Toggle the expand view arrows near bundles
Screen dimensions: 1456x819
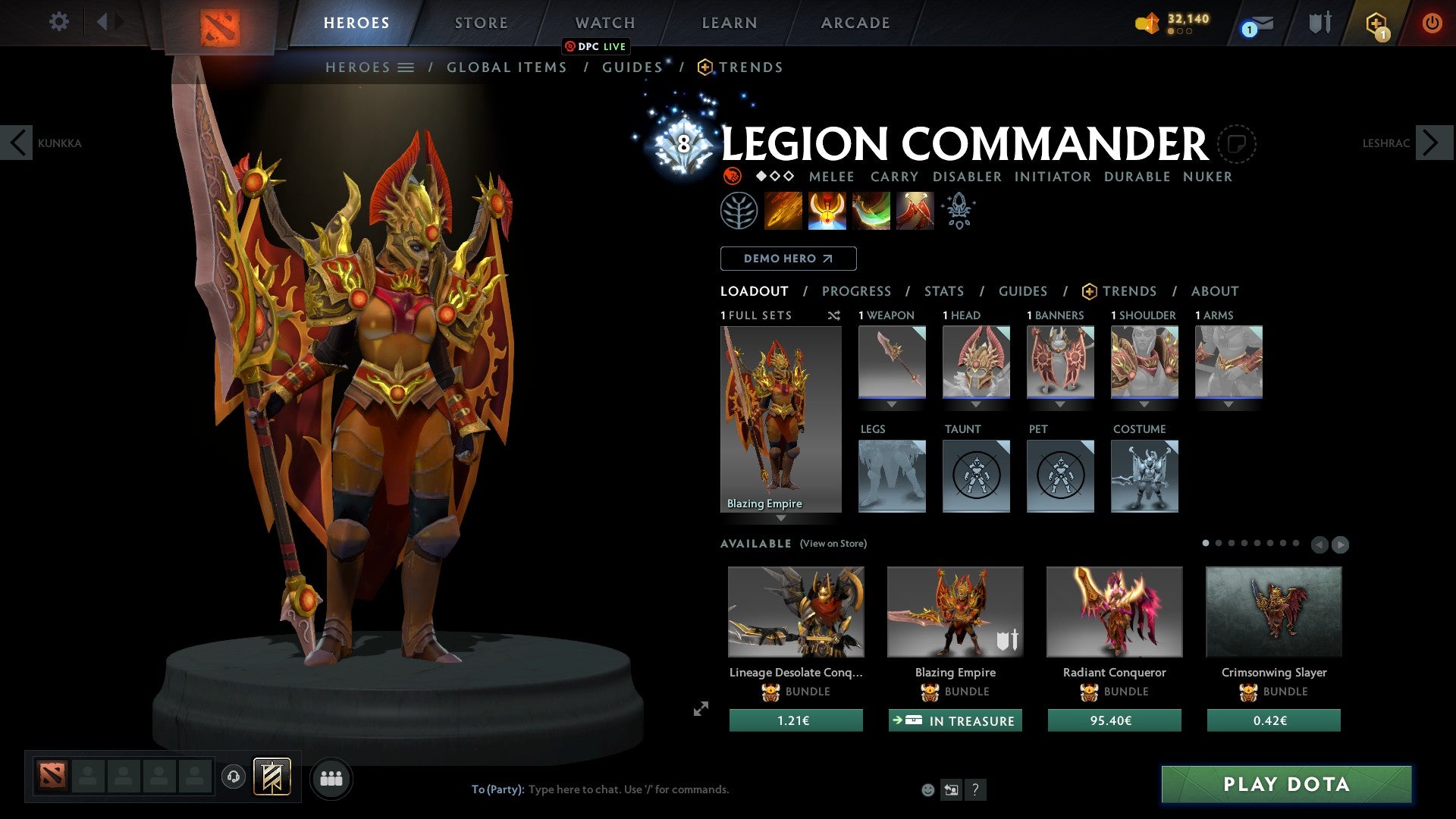700,711
